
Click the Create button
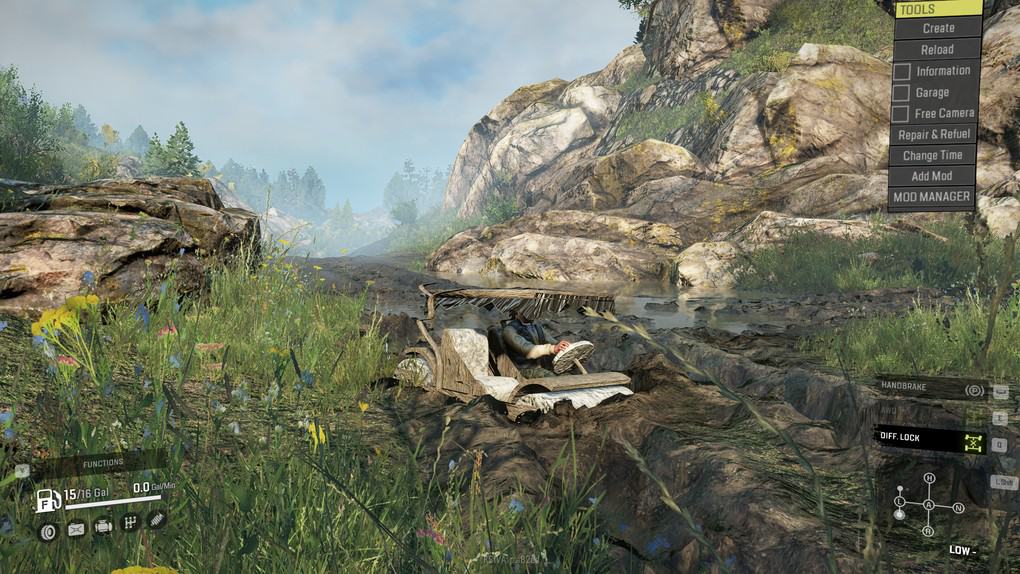[x=937, y=29]
